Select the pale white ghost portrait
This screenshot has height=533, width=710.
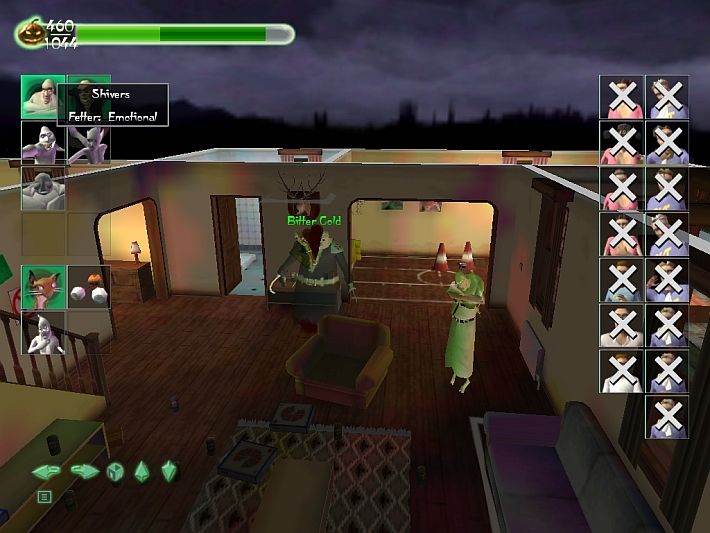(x=43, y=332)
